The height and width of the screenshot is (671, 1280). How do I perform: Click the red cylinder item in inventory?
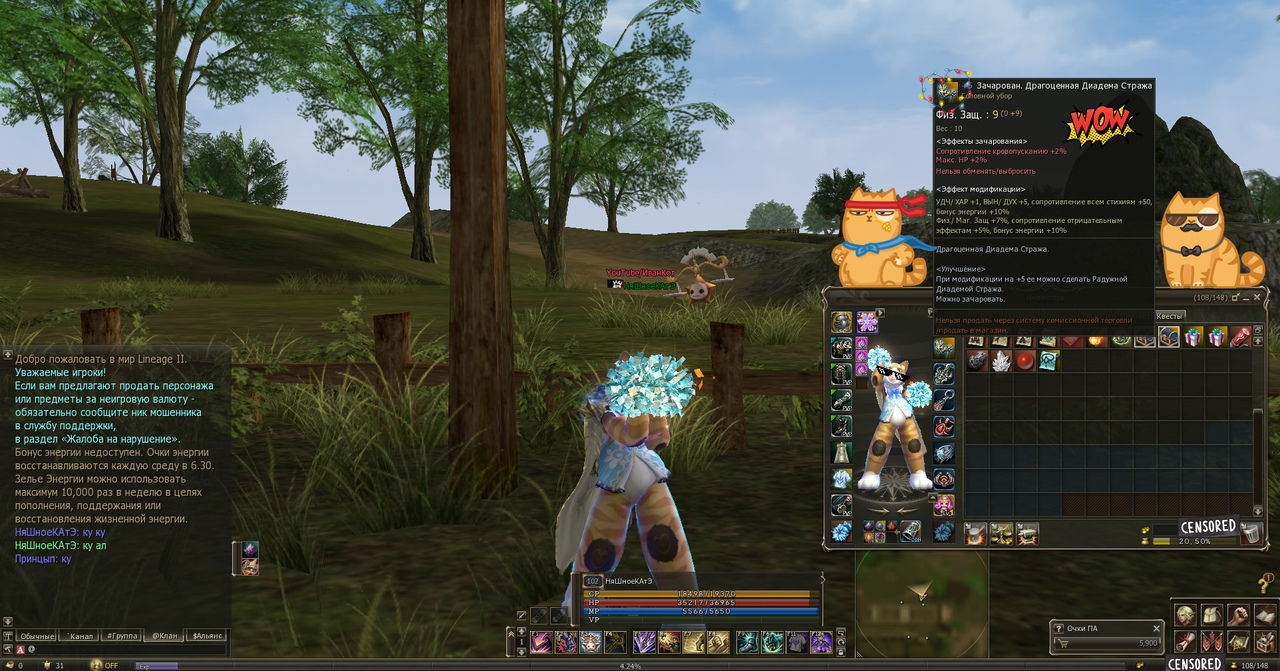click(x=1239, y=338)
